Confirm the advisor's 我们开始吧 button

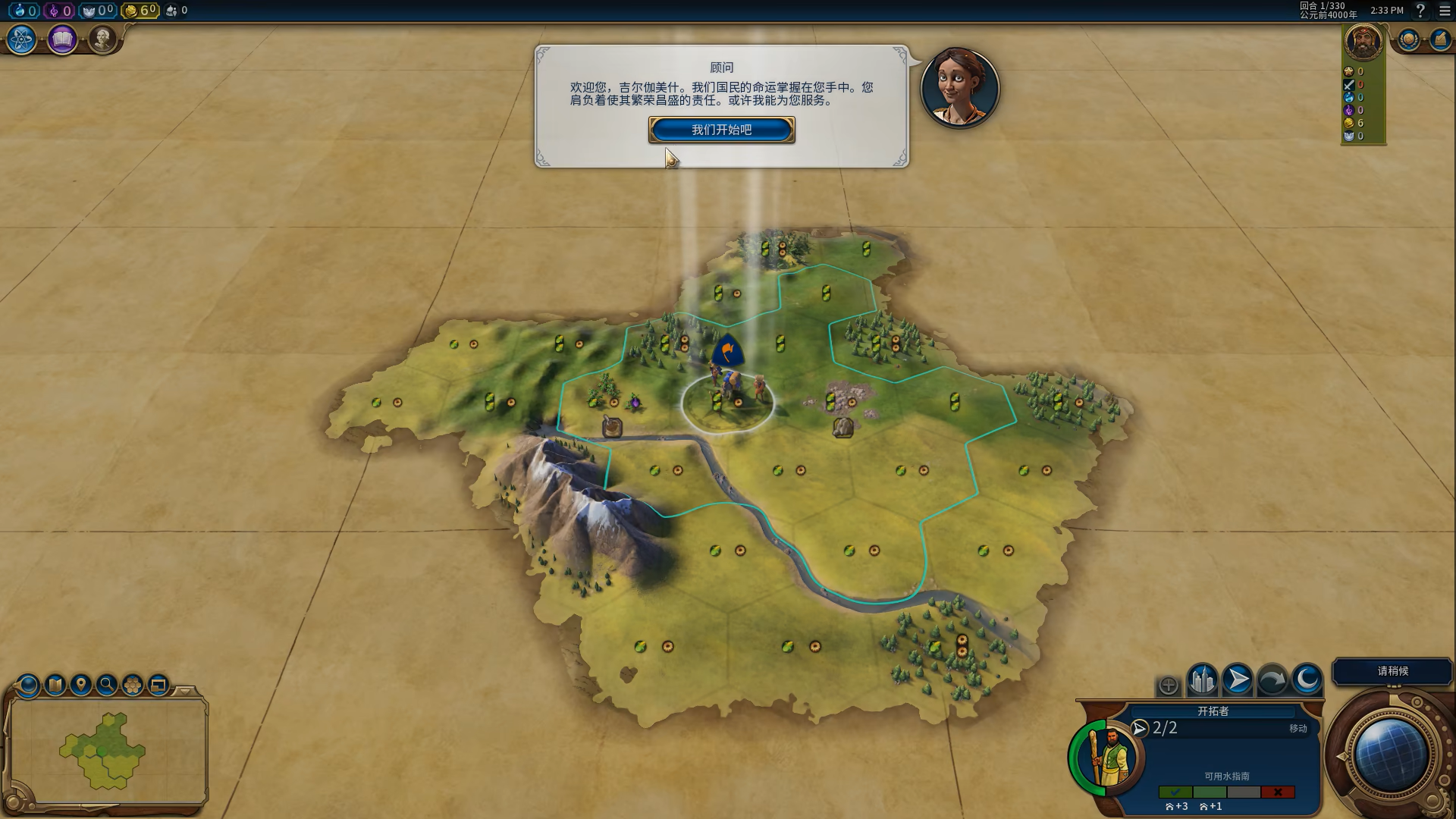click(721, 130)
